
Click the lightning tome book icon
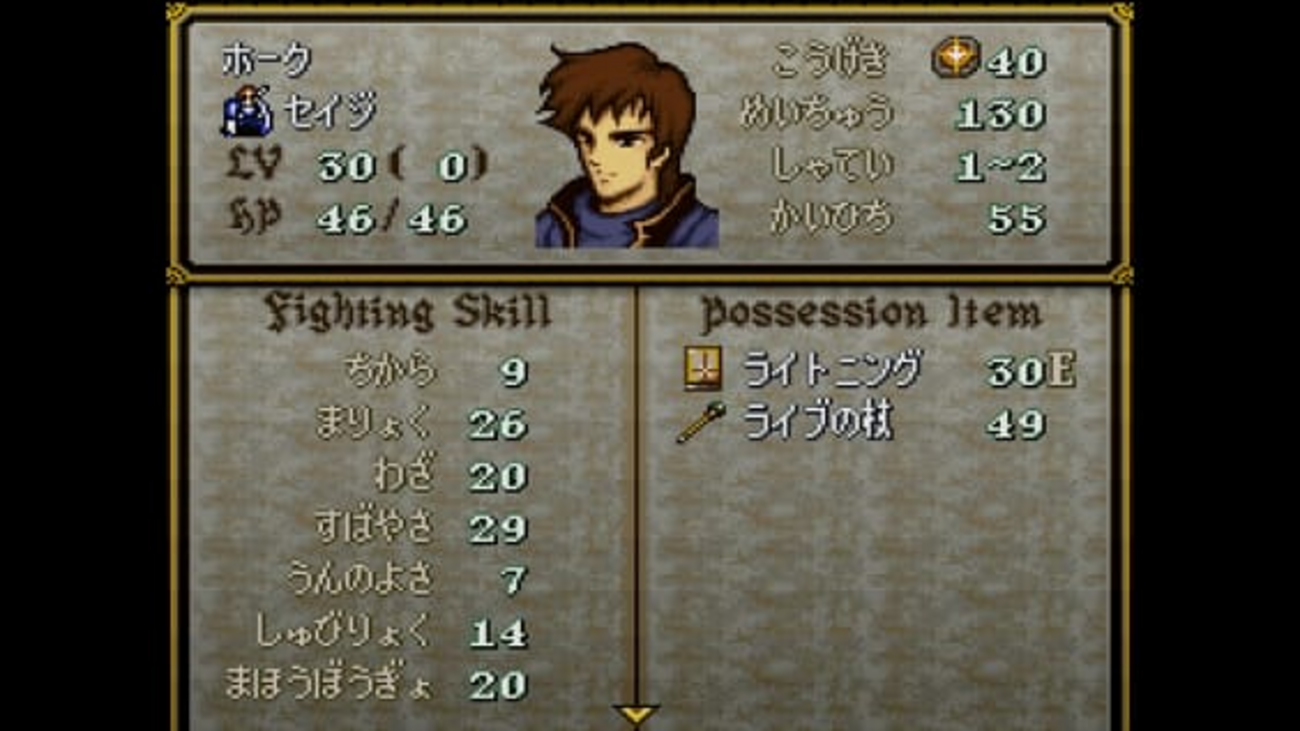tap(702, 370)
